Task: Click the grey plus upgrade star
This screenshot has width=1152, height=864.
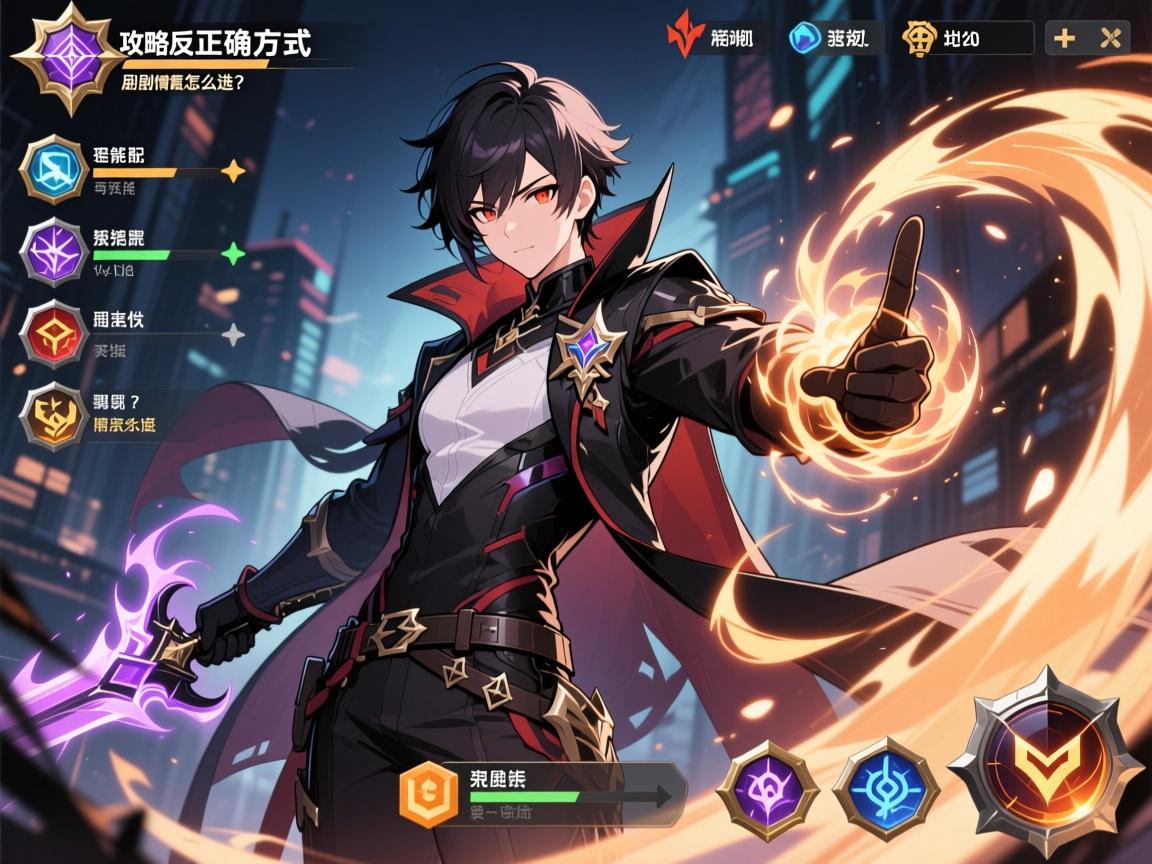Action: point(232,335)
